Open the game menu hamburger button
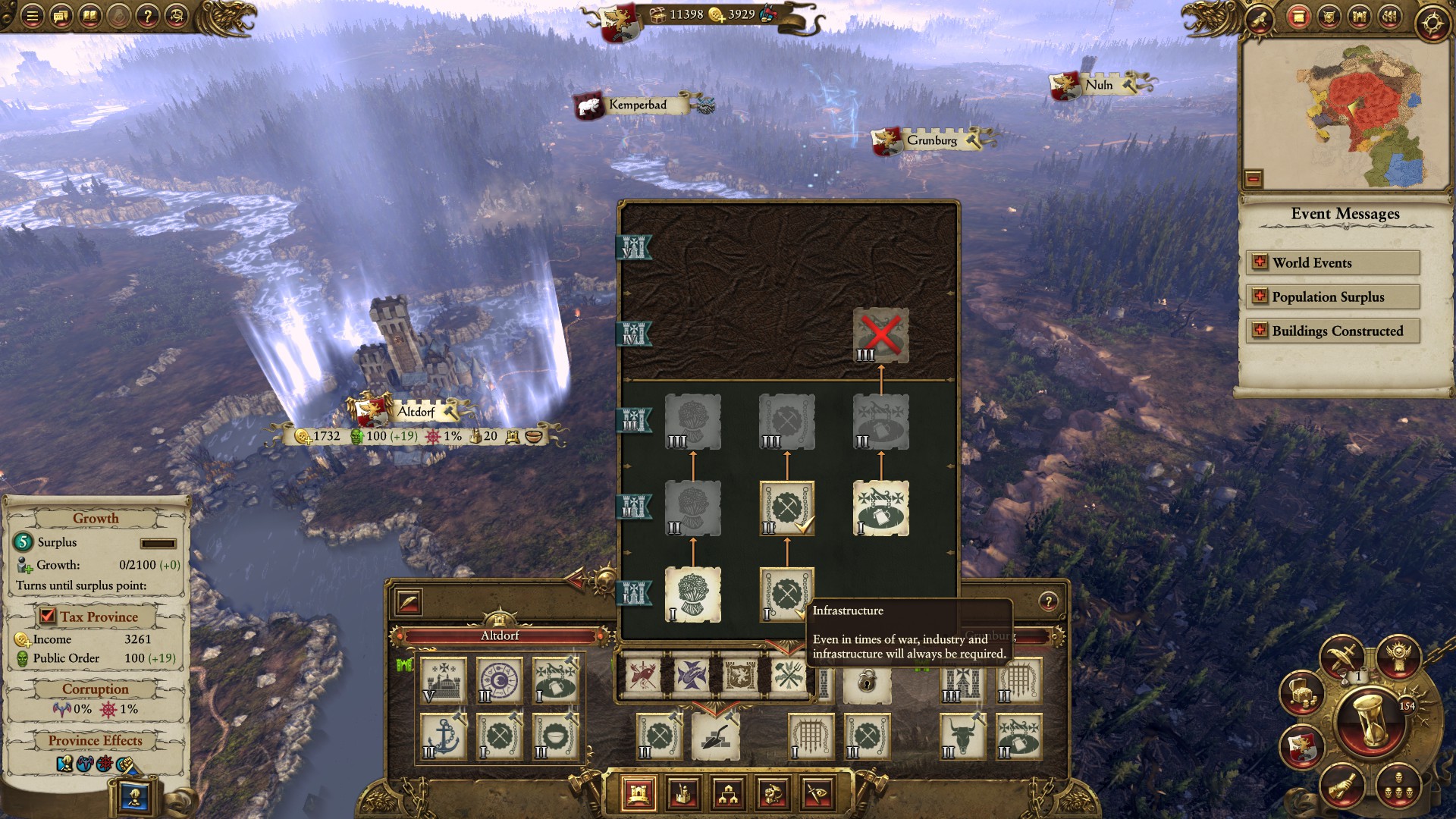This screenshot has height=819, width=1456. [32, 16]
